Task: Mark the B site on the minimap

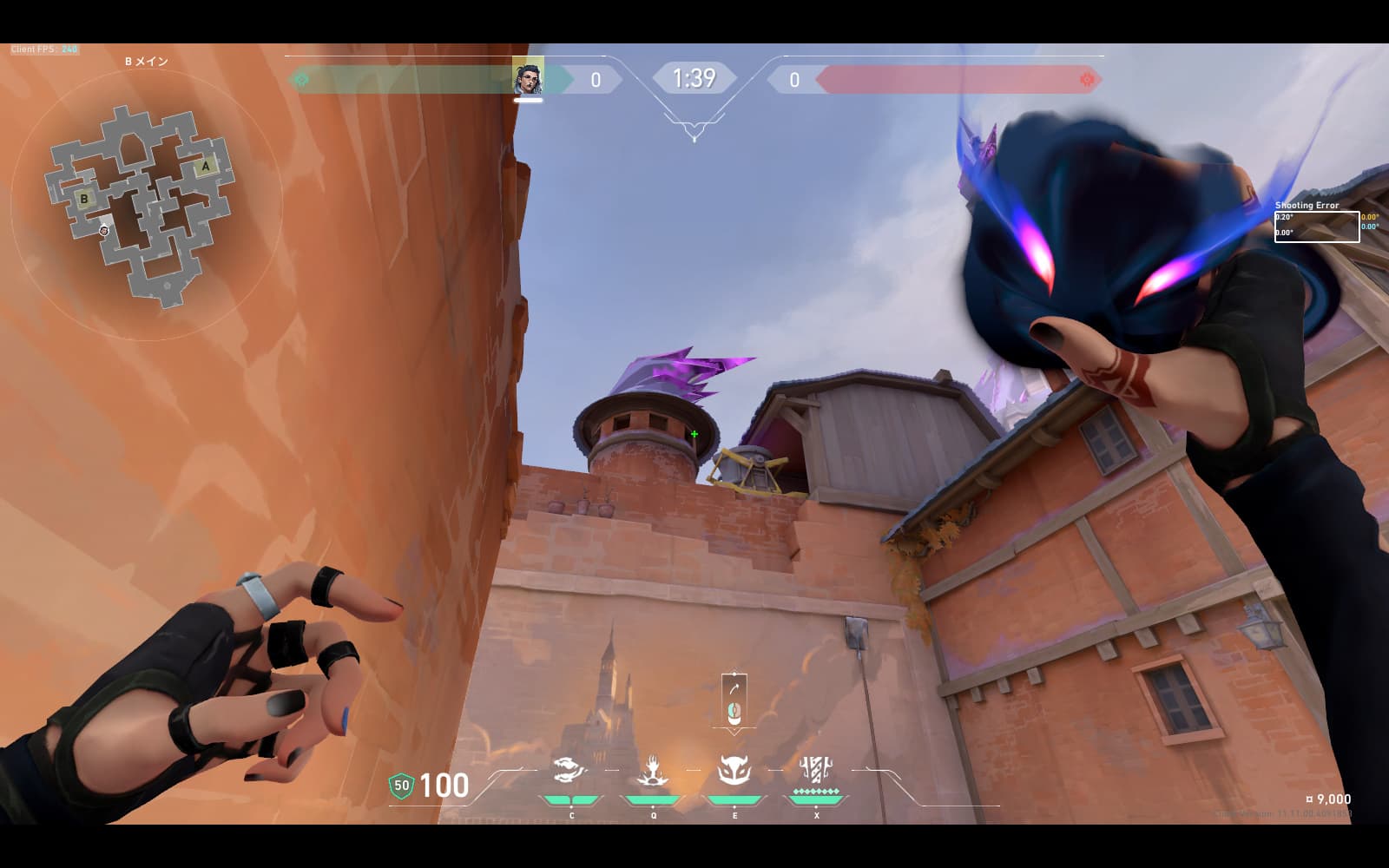Action: (84, 199)
